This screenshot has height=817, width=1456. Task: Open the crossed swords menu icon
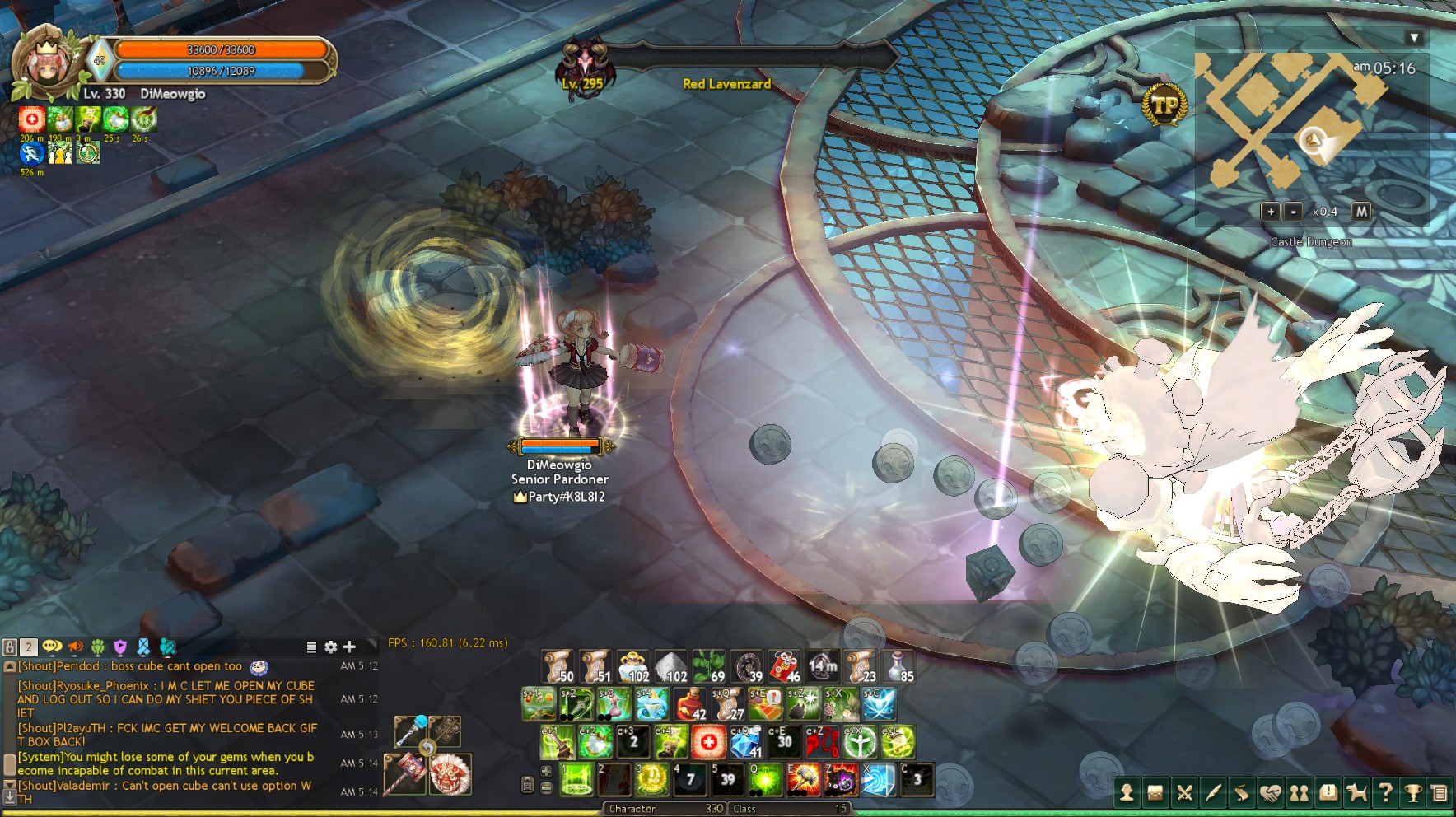[1184, 793]
